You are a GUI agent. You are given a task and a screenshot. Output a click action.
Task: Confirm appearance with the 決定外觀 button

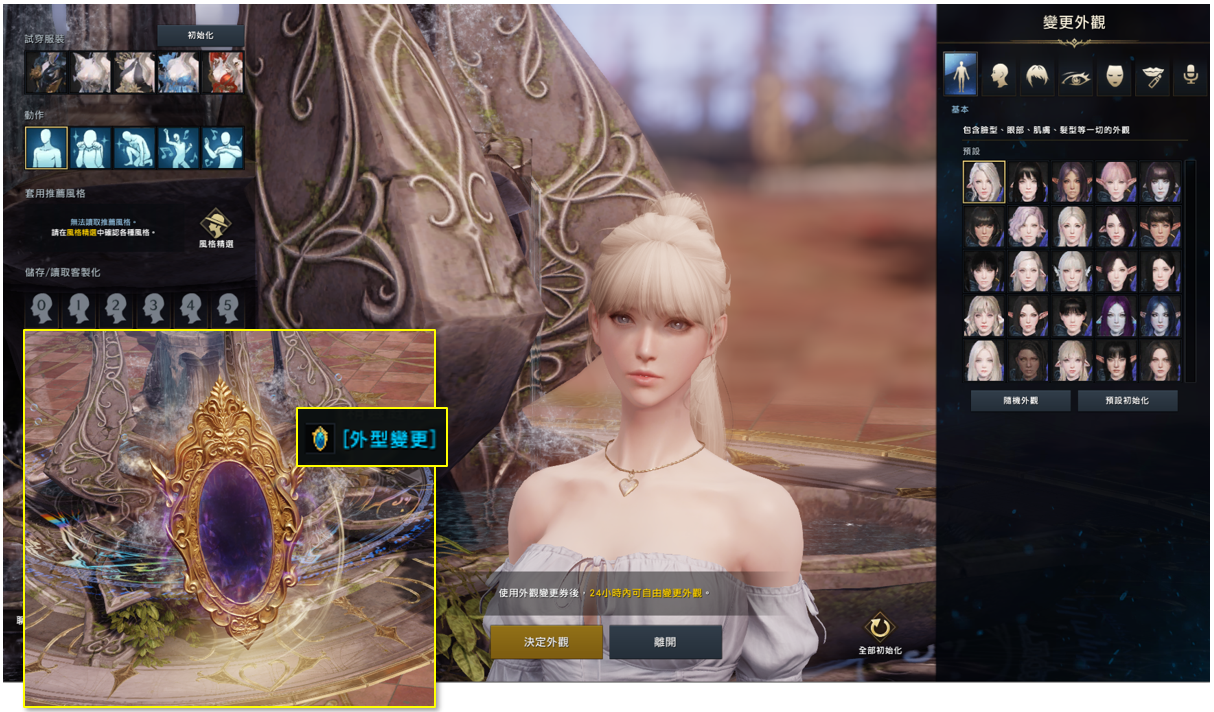[546, 642]
